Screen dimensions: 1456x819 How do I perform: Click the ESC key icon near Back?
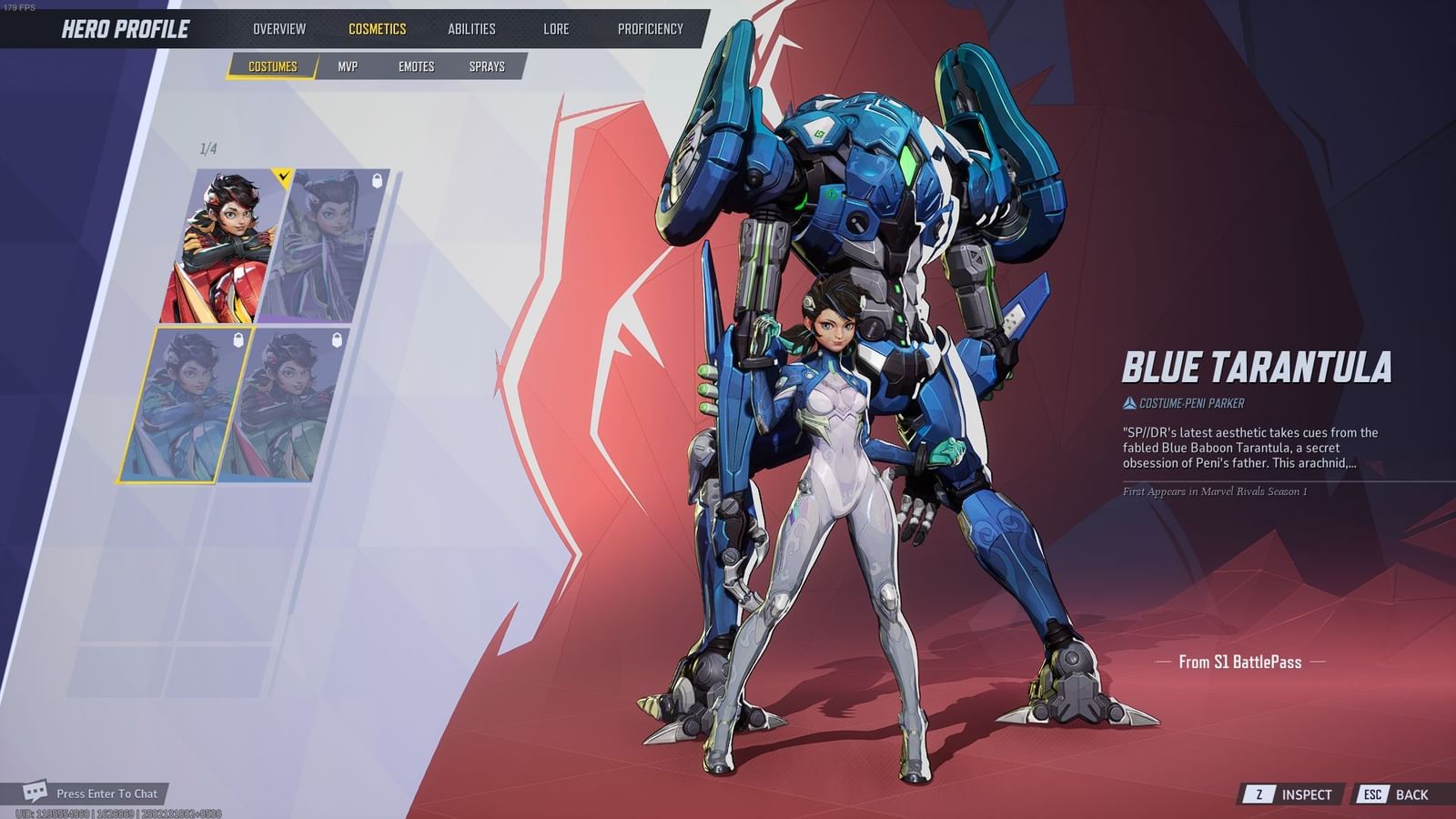click(1372, 794)
